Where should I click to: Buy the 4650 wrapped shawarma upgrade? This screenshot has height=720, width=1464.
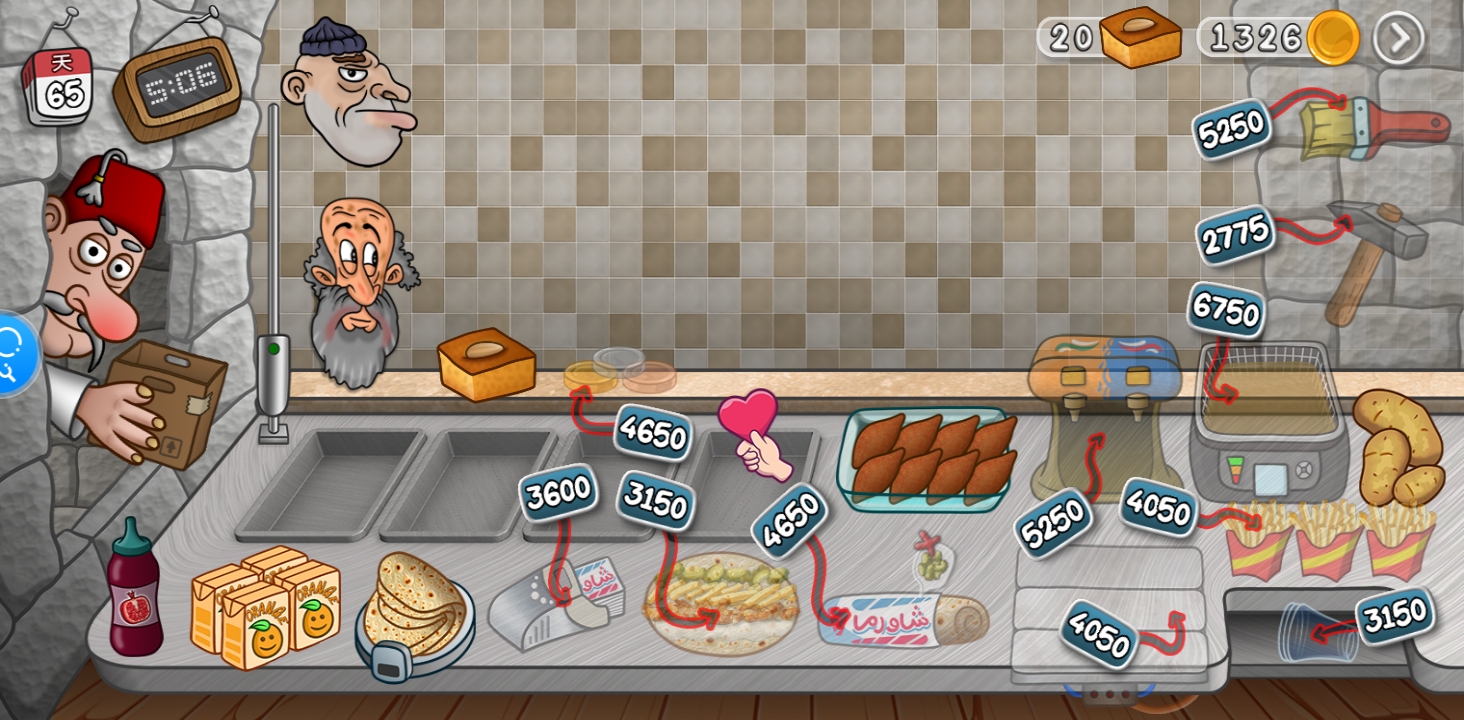(789, 519)
